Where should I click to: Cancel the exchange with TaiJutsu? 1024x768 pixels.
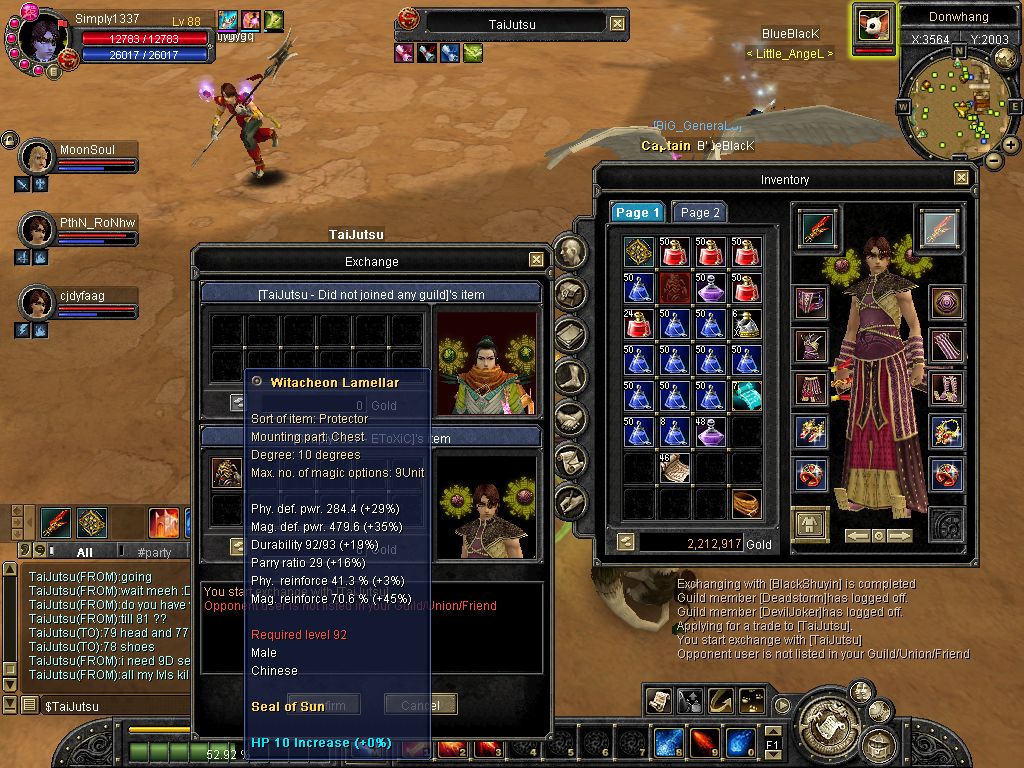[420, 705]
